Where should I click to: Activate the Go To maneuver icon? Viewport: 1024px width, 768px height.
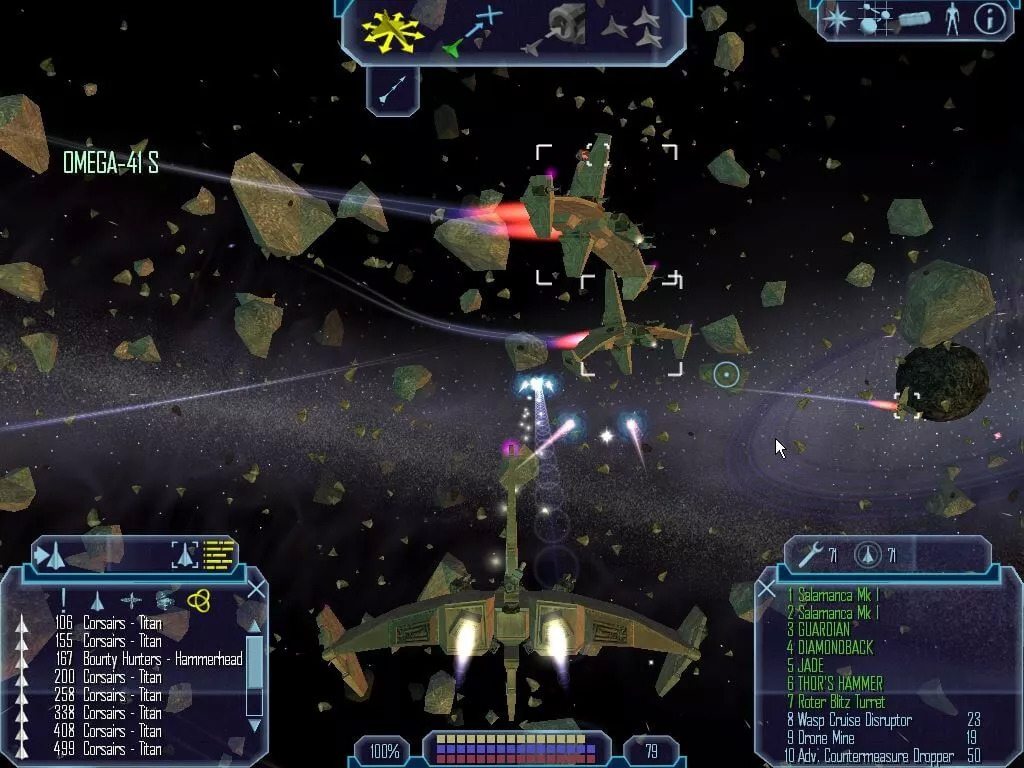(x=470, y=30)
